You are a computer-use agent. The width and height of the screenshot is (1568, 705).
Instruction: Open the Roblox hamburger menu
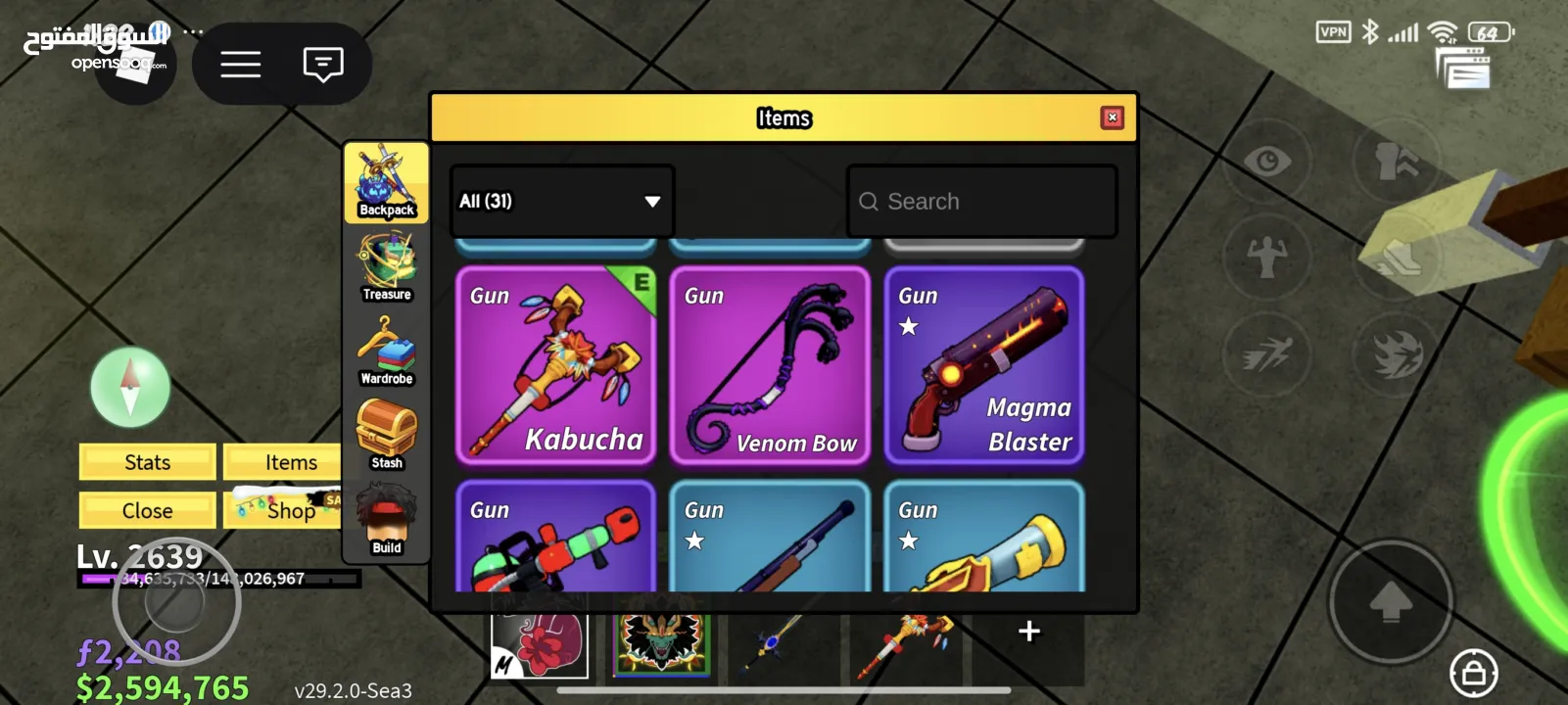240,65
